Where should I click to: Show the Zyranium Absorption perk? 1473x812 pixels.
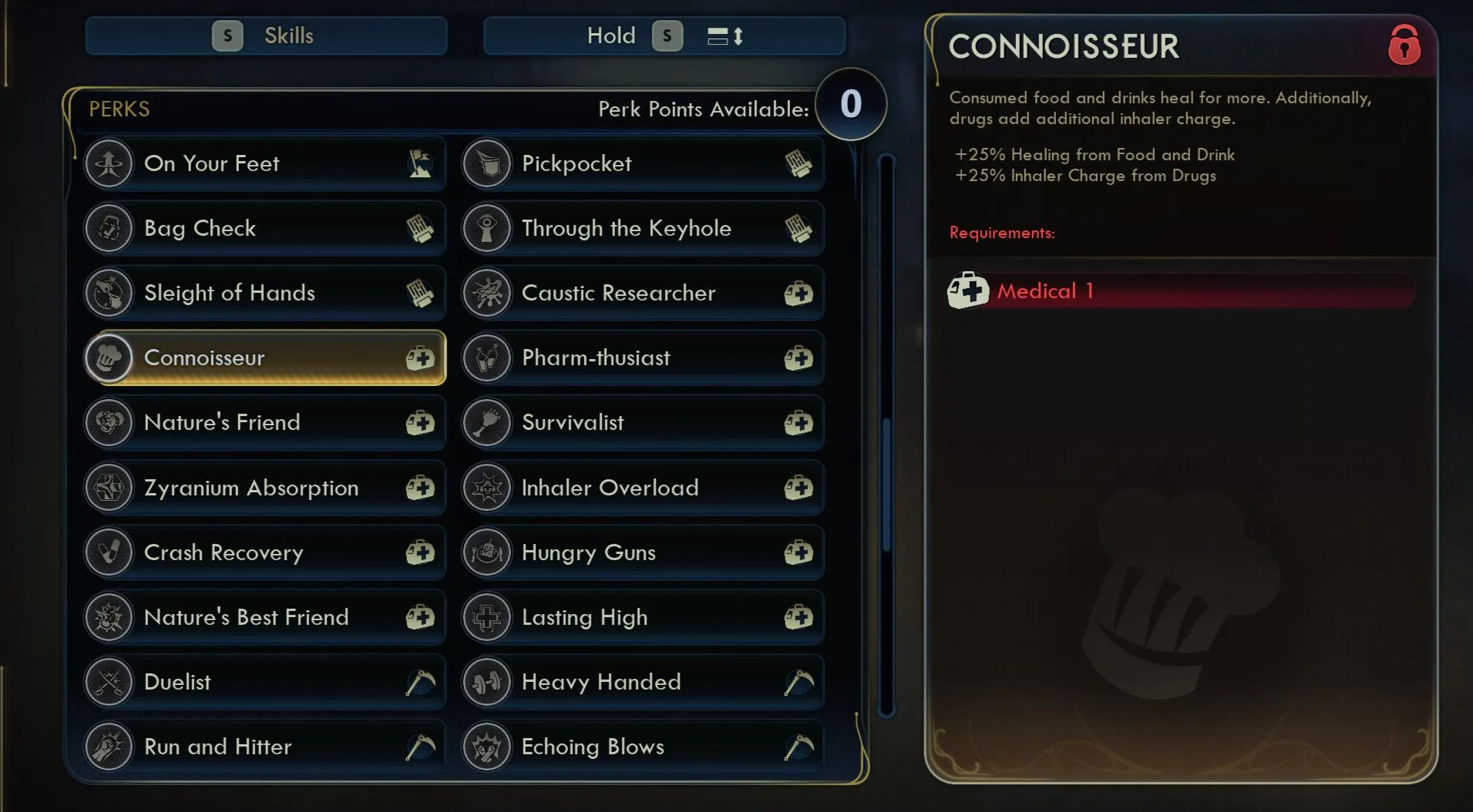264,488
